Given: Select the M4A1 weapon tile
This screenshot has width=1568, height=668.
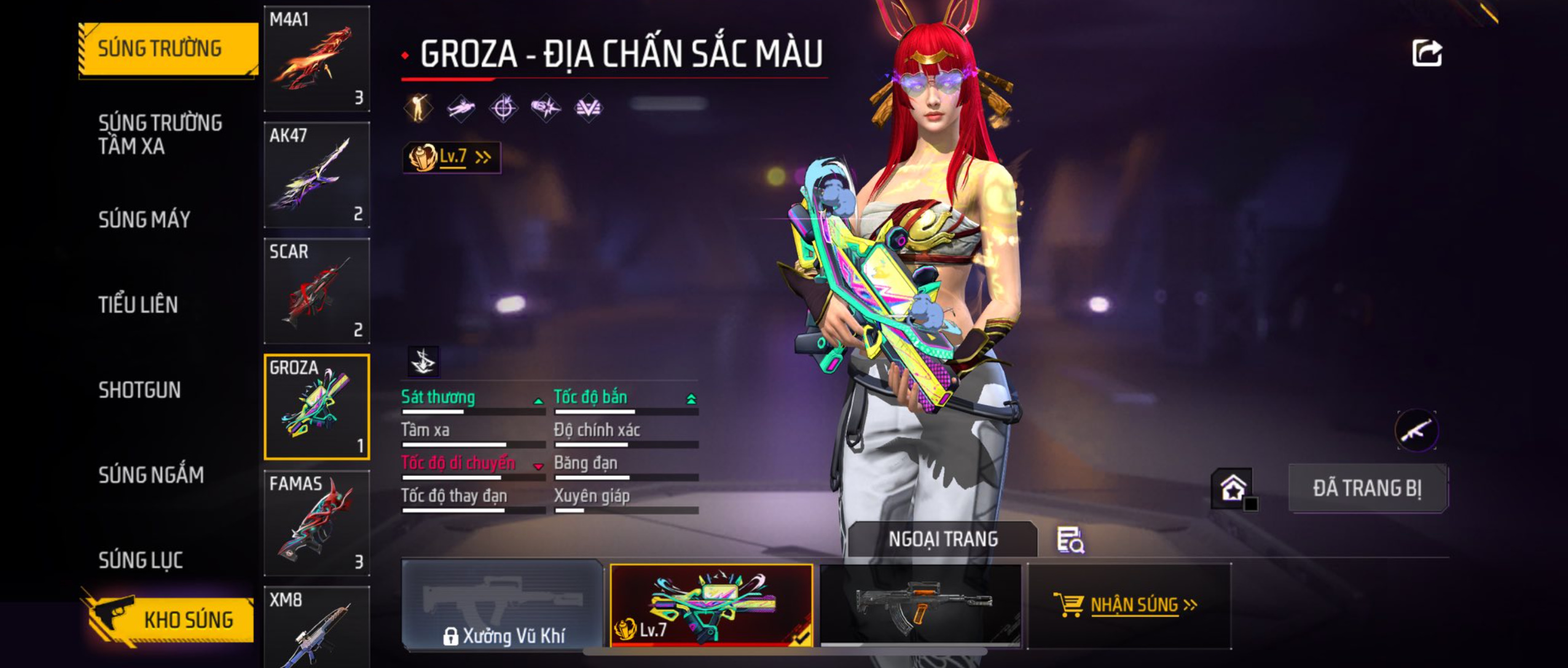Looking at the screenshot, I should [x=316, y=59].
